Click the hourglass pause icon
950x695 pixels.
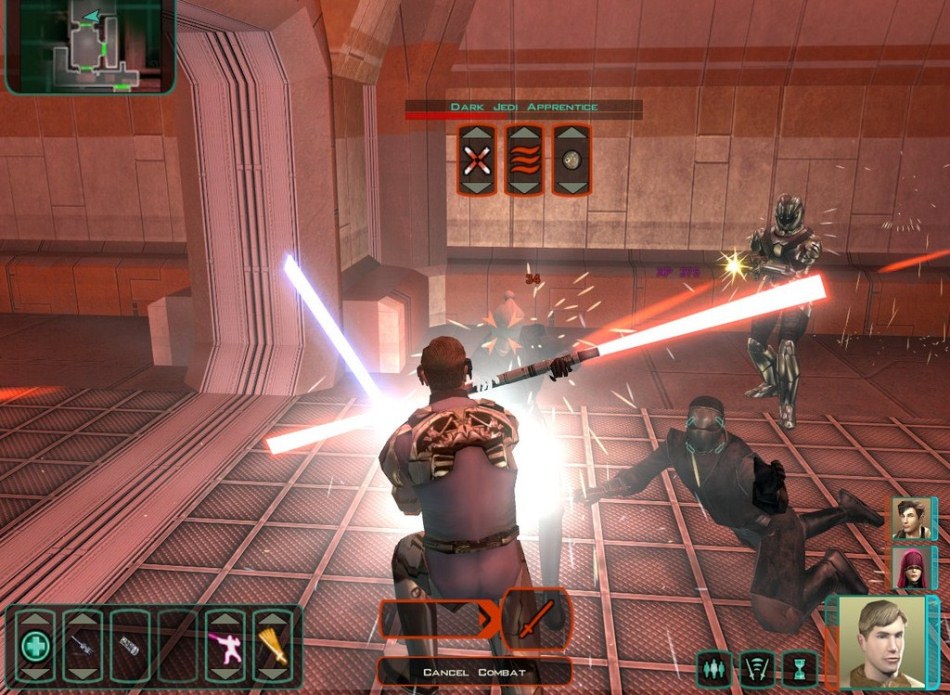tap(800, 667)
